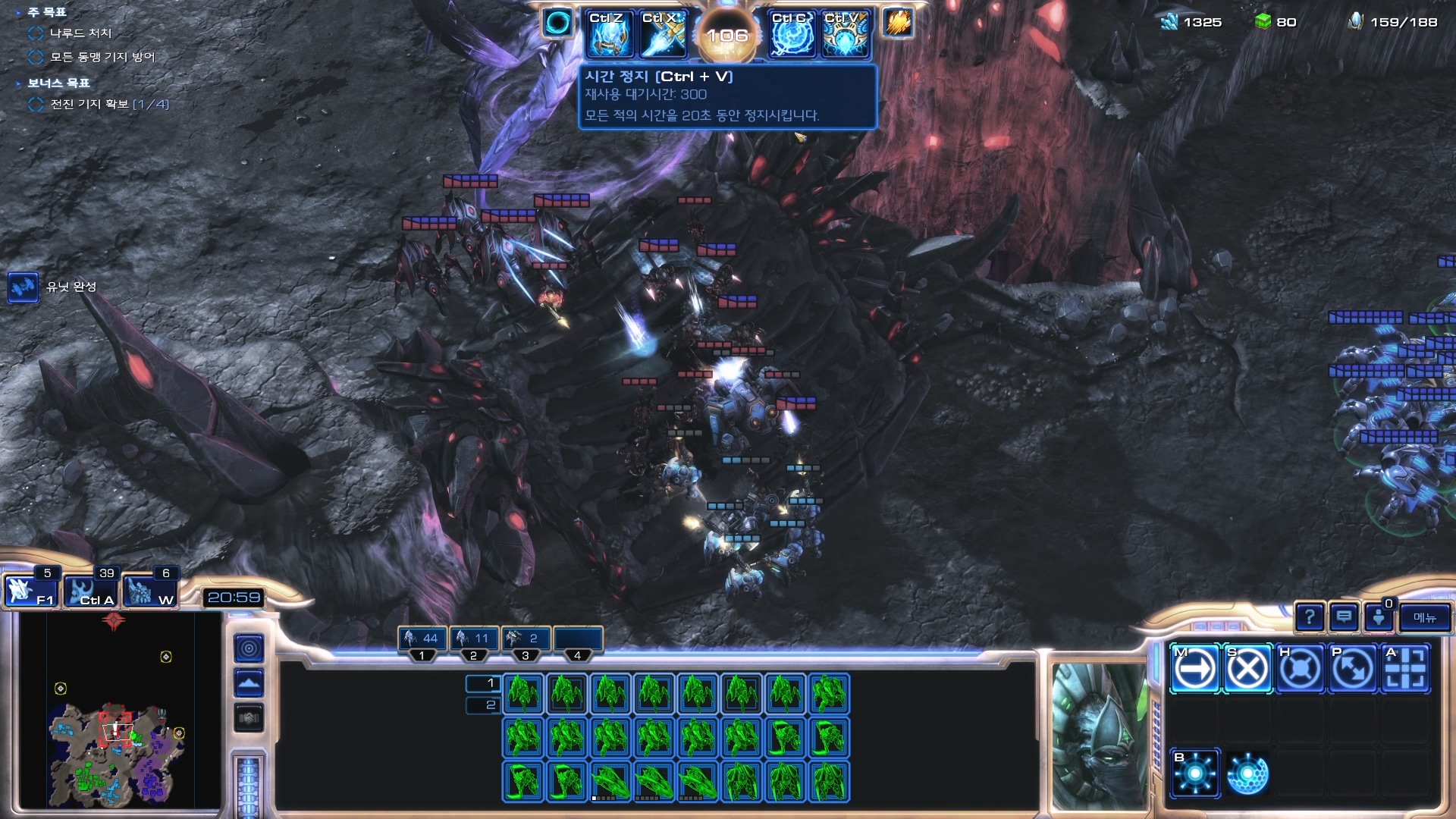
Task: Activate the Ctl Z top bar ability
Action: point(609,35)
